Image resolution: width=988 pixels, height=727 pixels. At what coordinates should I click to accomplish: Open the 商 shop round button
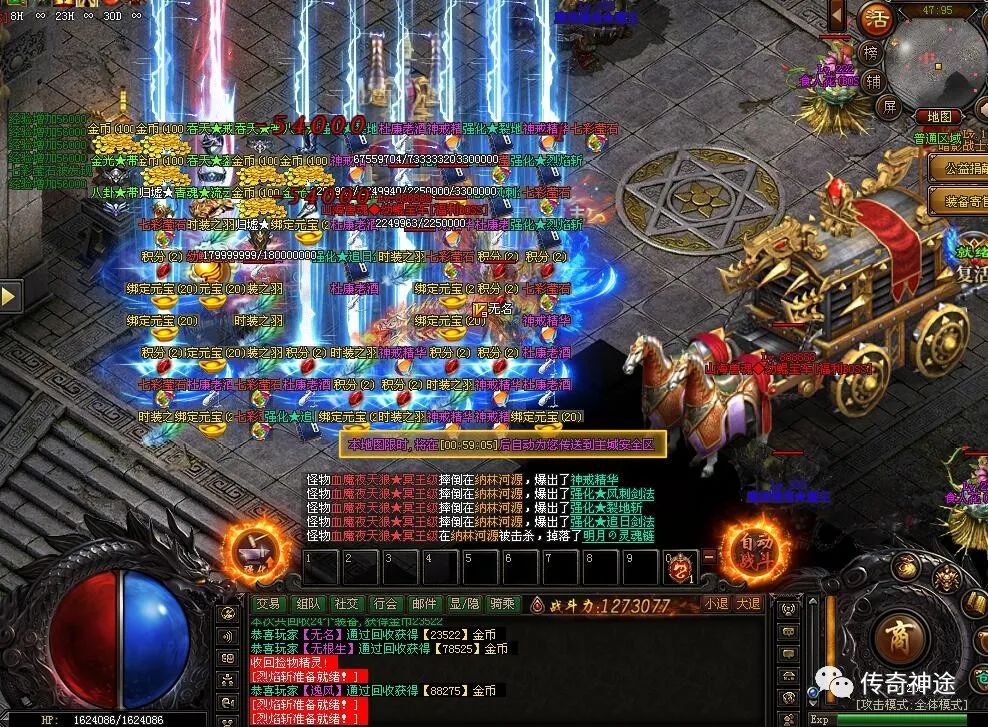901,636
